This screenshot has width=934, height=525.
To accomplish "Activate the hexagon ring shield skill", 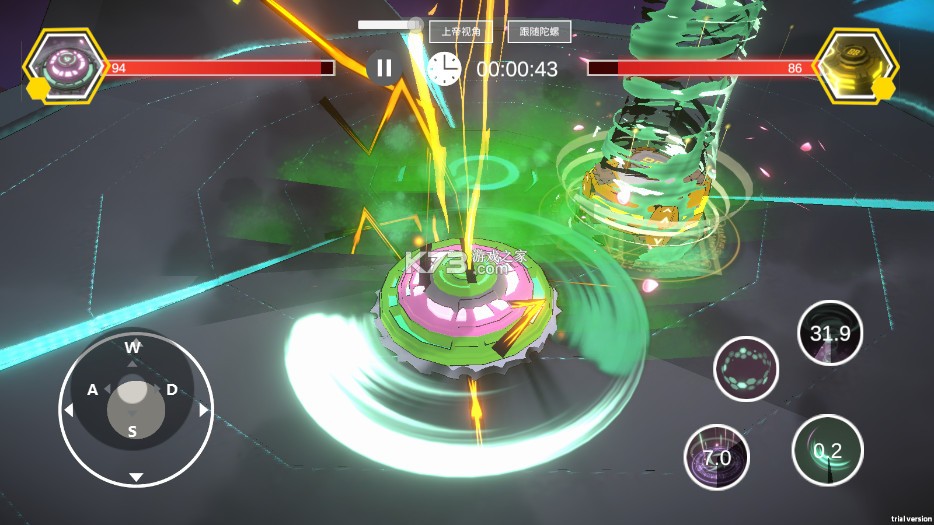I will pyautogui.click(x=745, y=369).
